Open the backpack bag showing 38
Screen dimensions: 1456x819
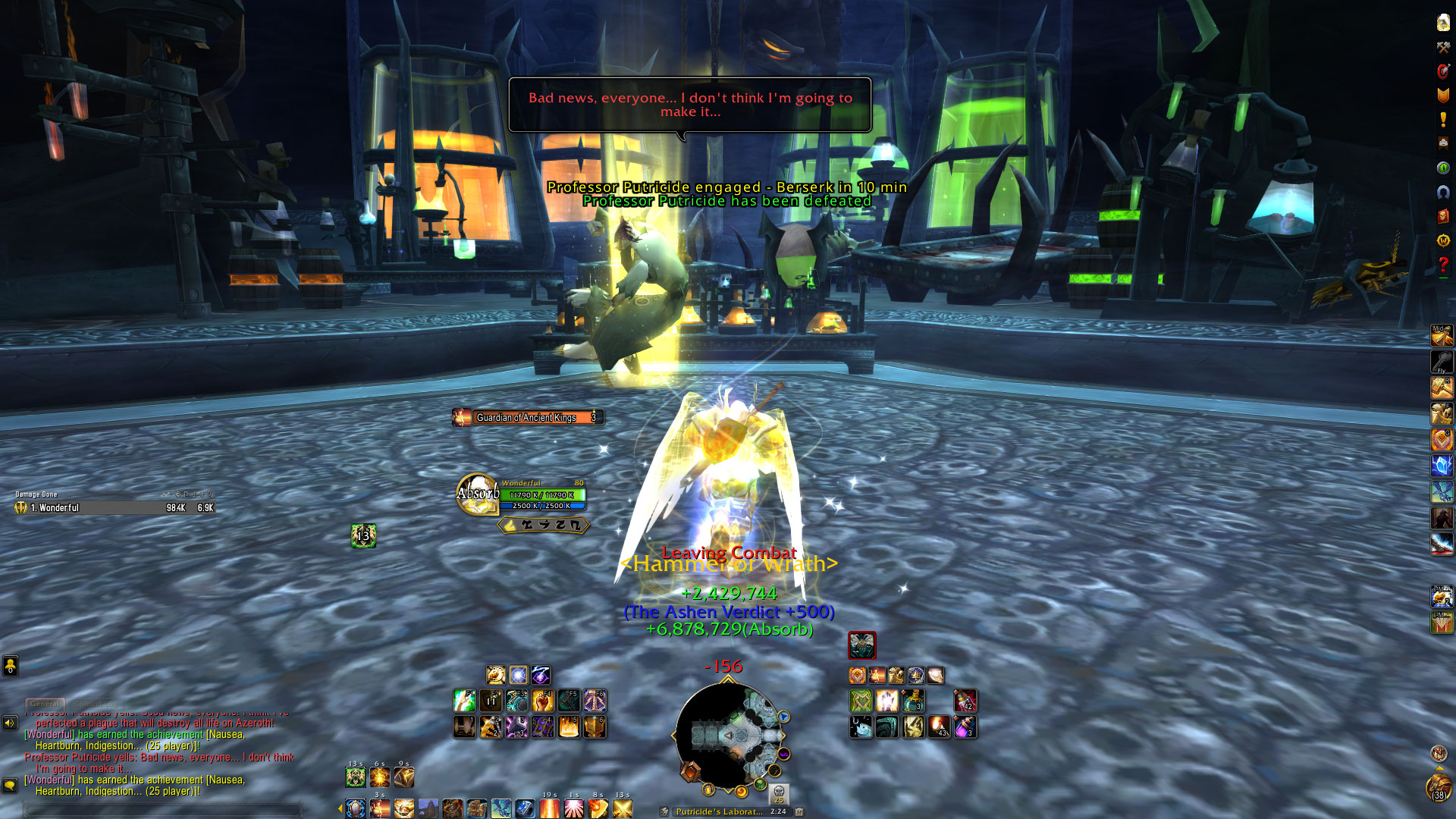tap(1439, 787)
